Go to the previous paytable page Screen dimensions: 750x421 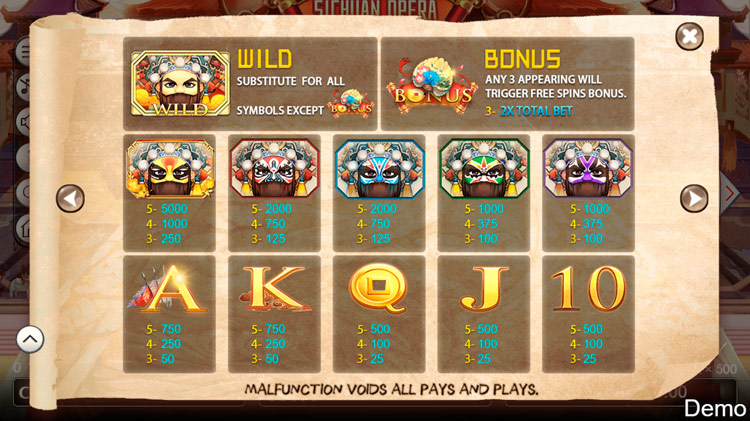click(70, 198)
